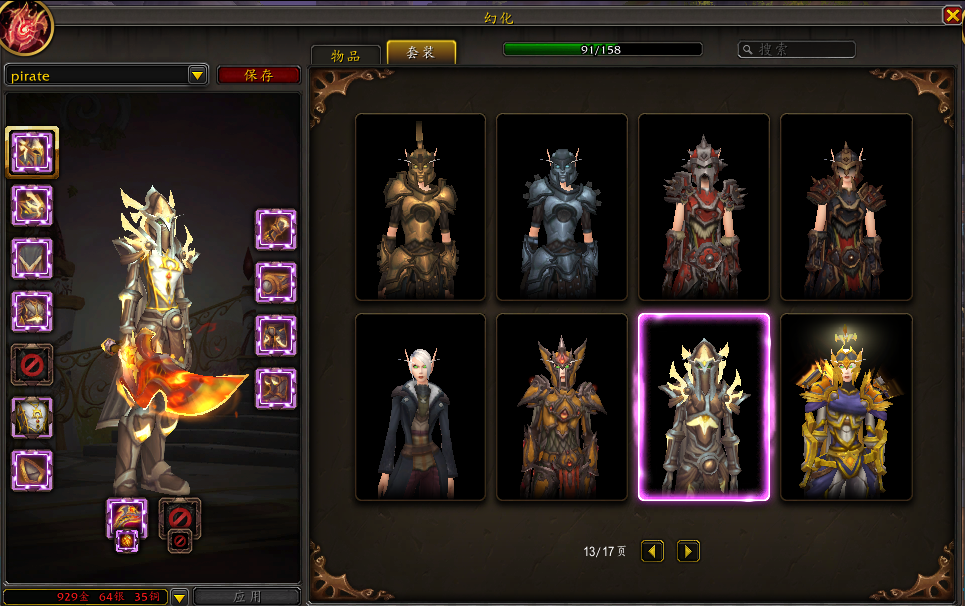Go to the next sets page

click(688, 551)
